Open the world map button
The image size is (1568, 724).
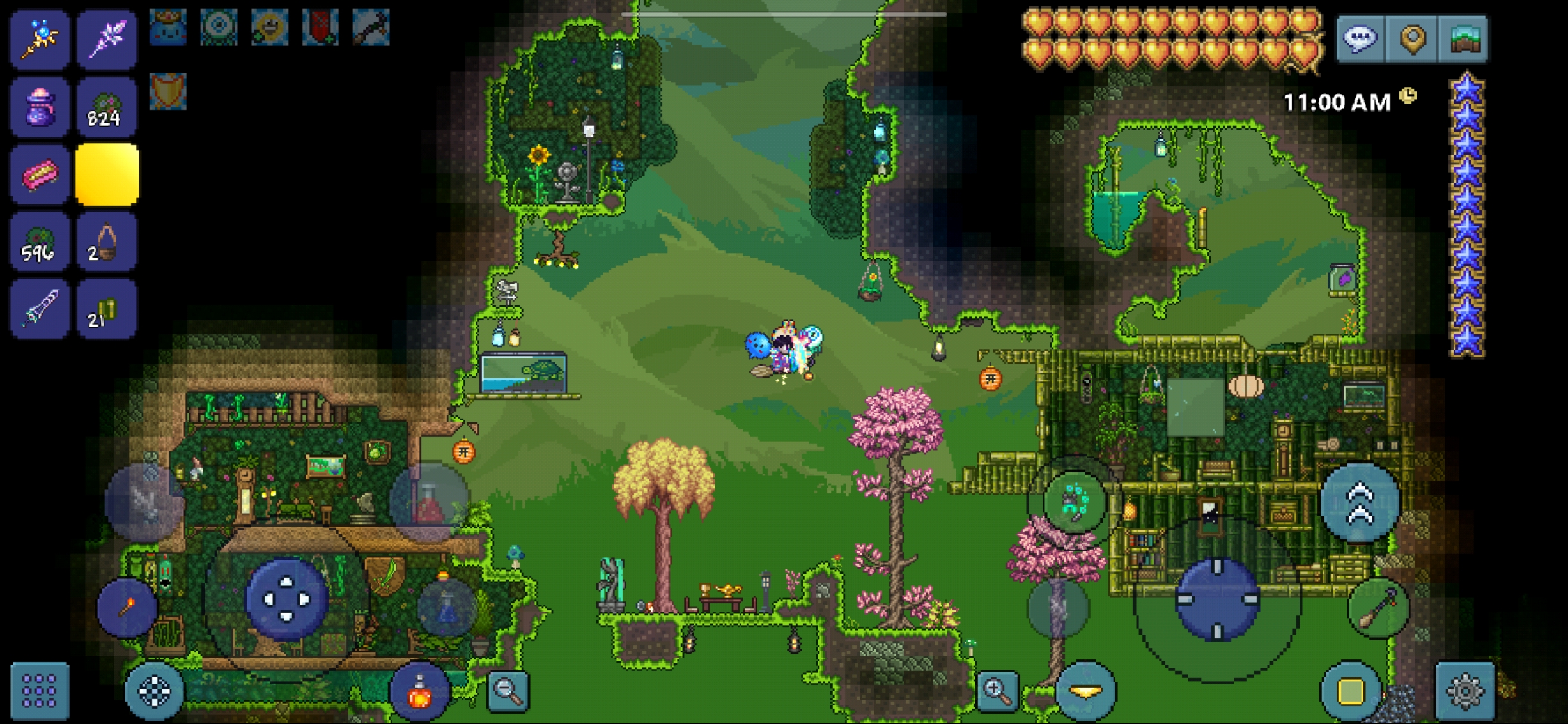point(1464,40)
